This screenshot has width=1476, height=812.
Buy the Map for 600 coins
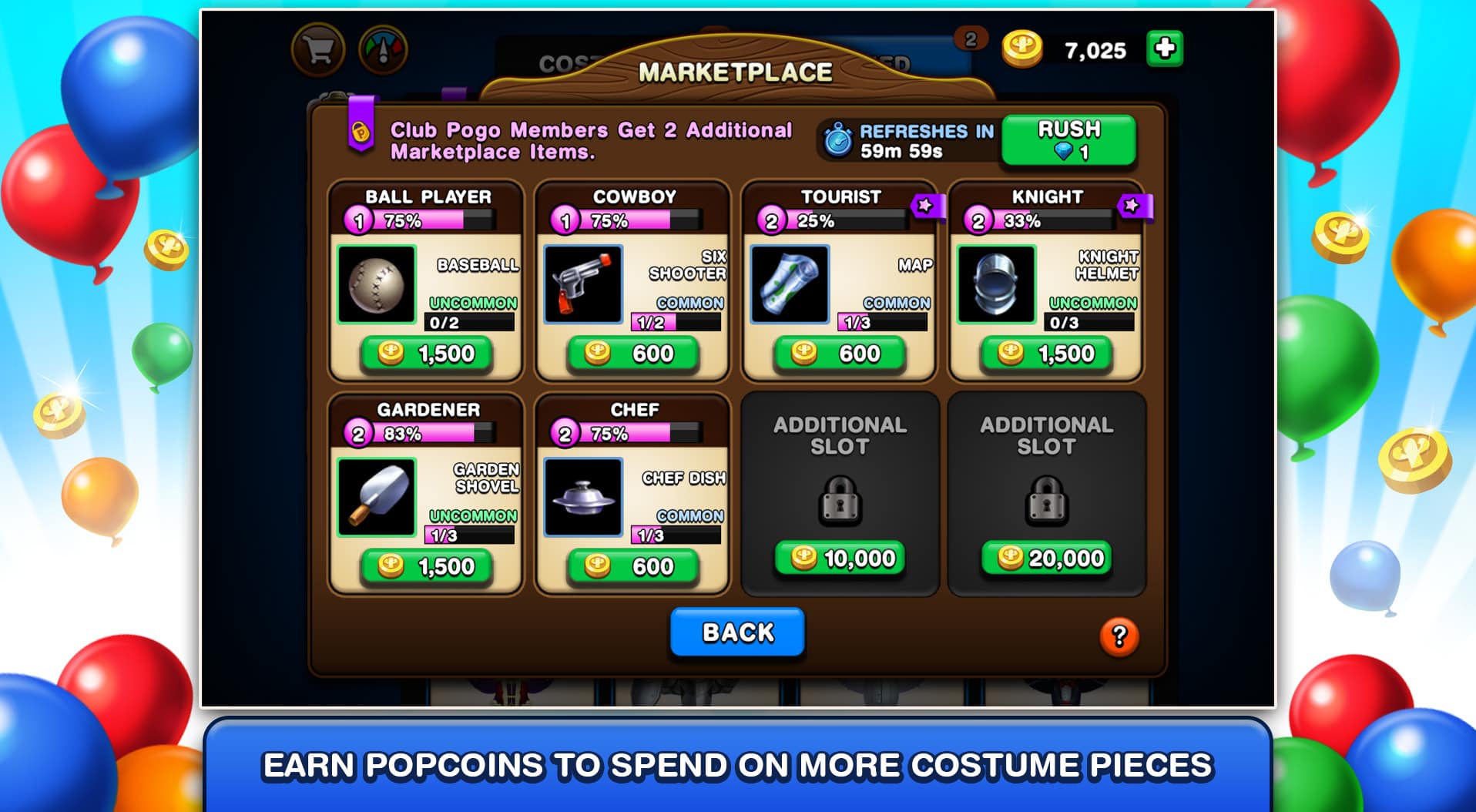(x=840, y=354)
